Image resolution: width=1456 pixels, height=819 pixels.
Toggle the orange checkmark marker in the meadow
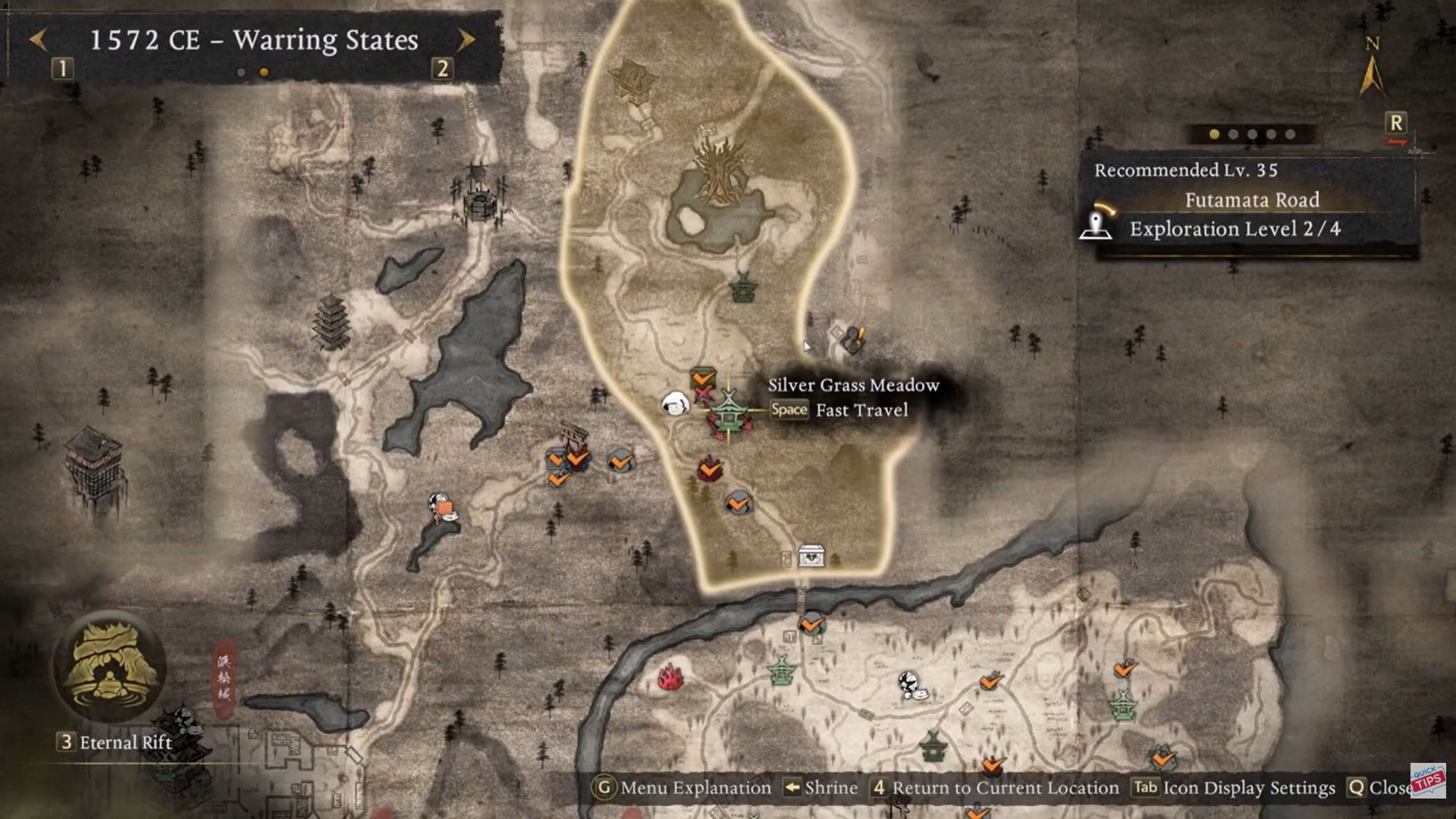[739, 500]
